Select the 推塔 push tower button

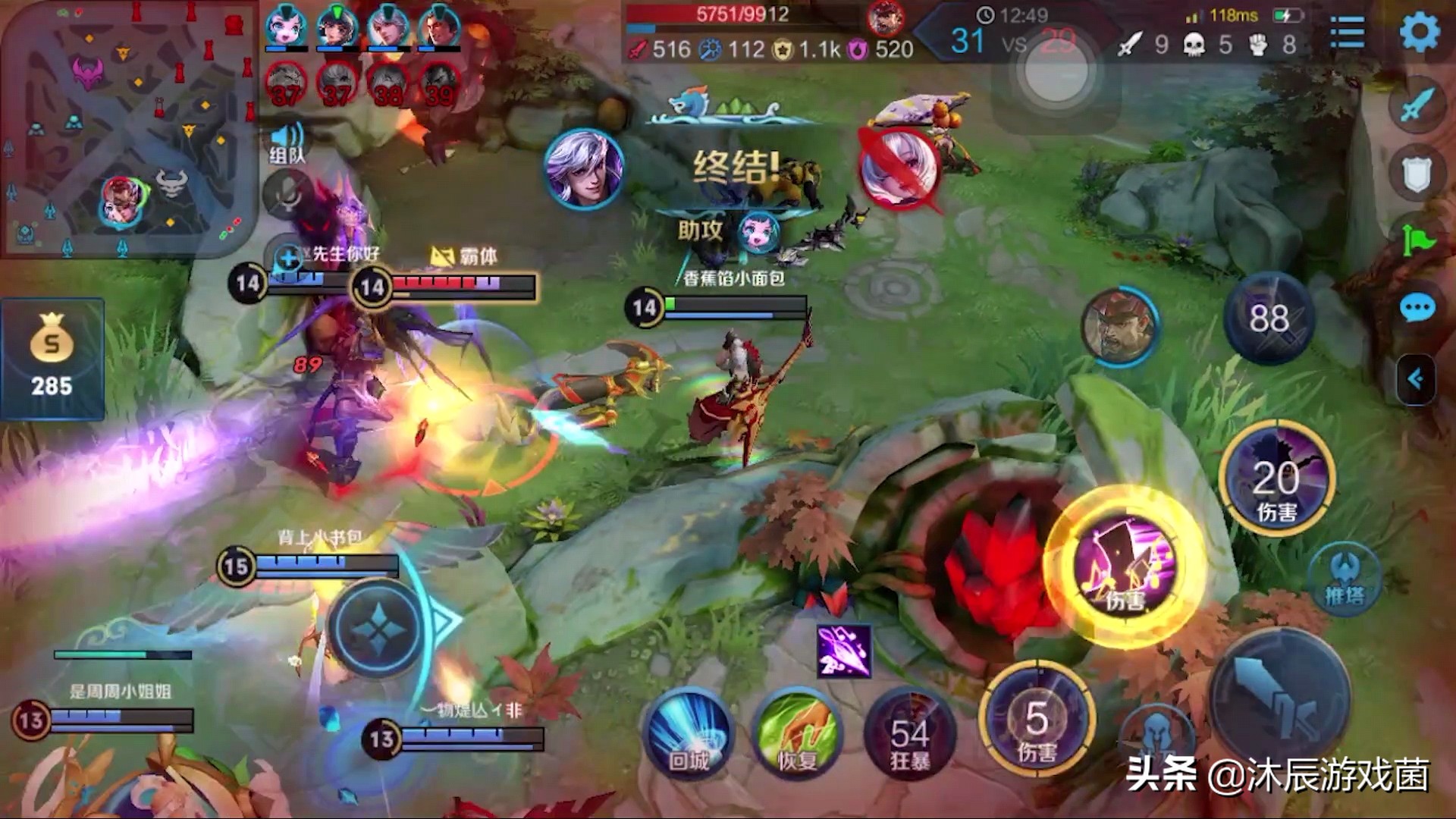(x=1345, y=580)
